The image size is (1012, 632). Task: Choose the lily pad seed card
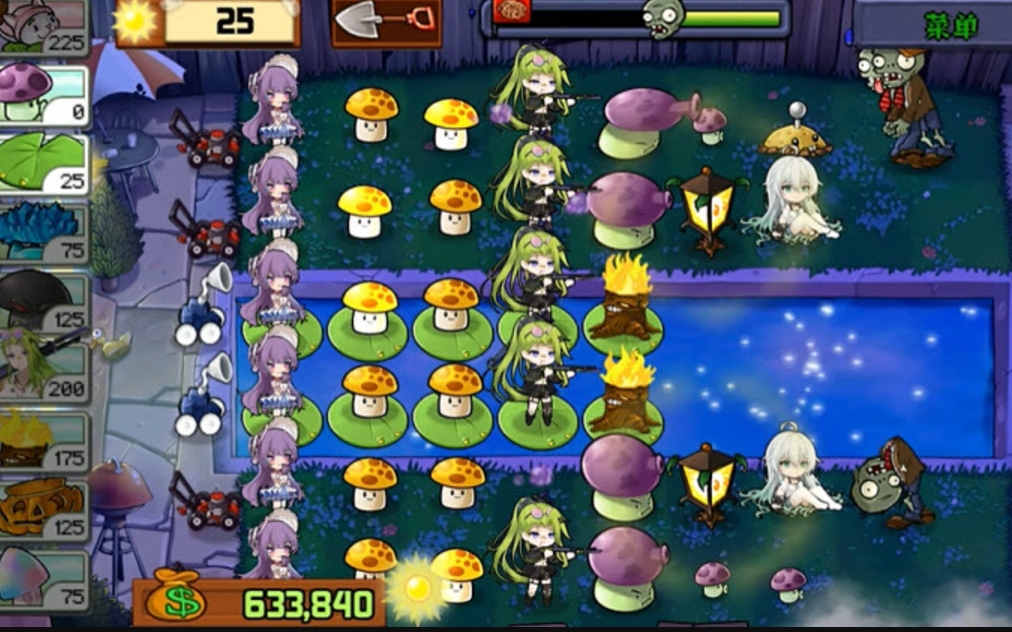44,165
